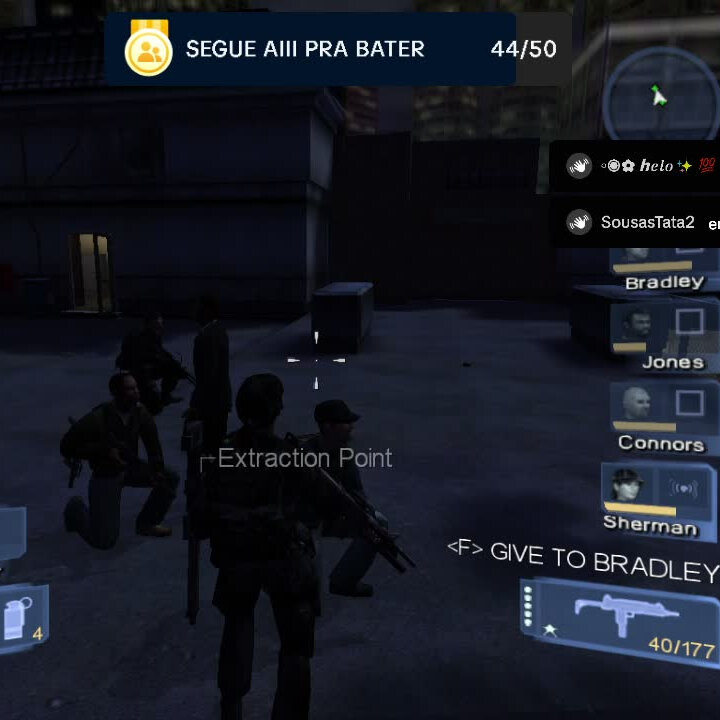Select squad member Connors's portrait
720x720 pixels.
[632, 403]
